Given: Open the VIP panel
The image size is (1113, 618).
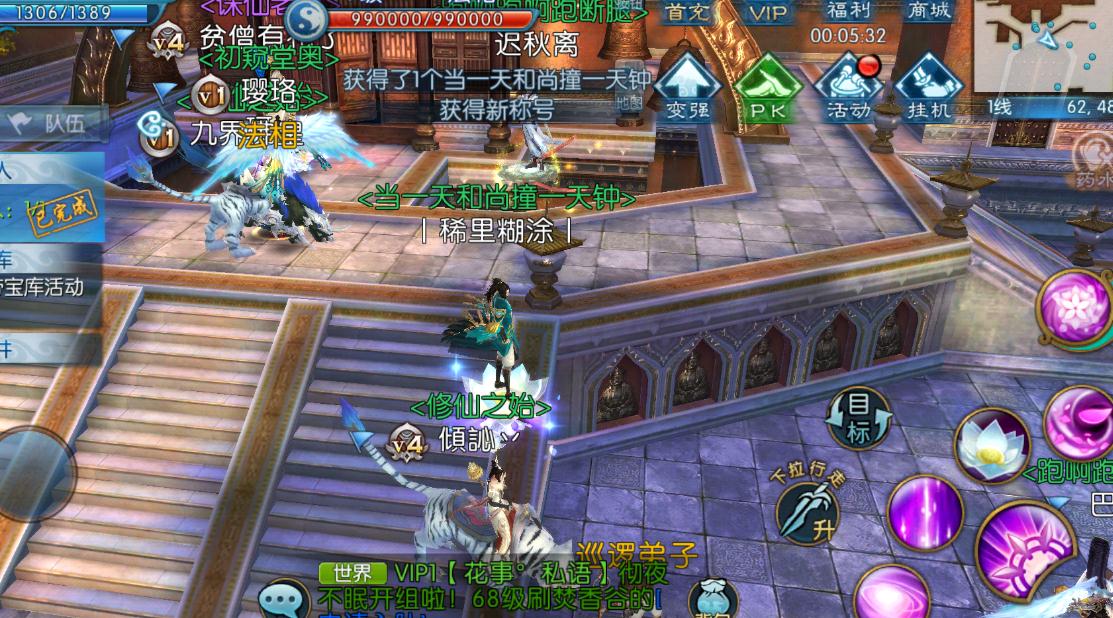Looking at the screenshot, I should coord(768,13).
